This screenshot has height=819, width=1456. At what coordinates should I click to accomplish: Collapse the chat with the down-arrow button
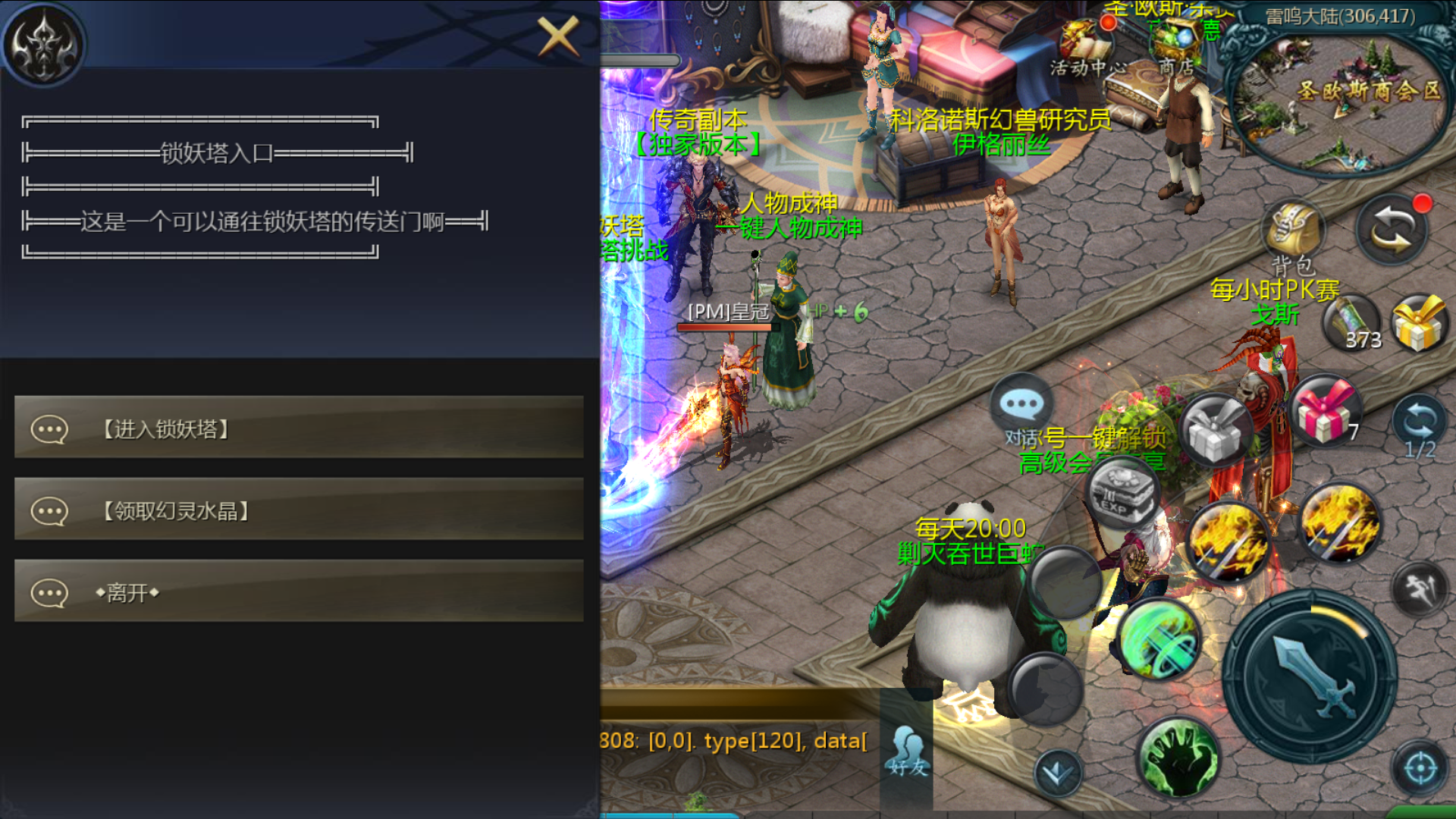[x=1057, y=773]
